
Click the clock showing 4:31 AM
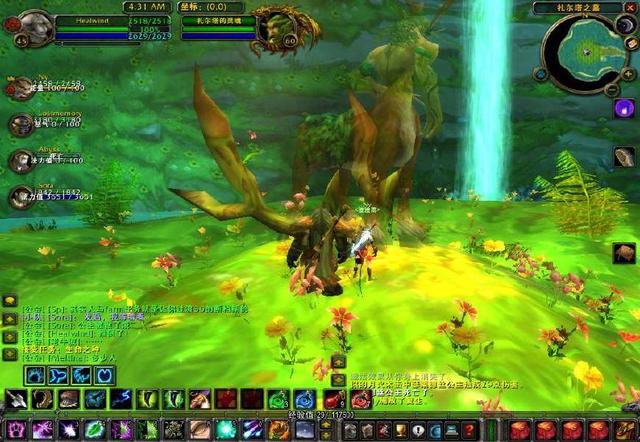(145, 7)
